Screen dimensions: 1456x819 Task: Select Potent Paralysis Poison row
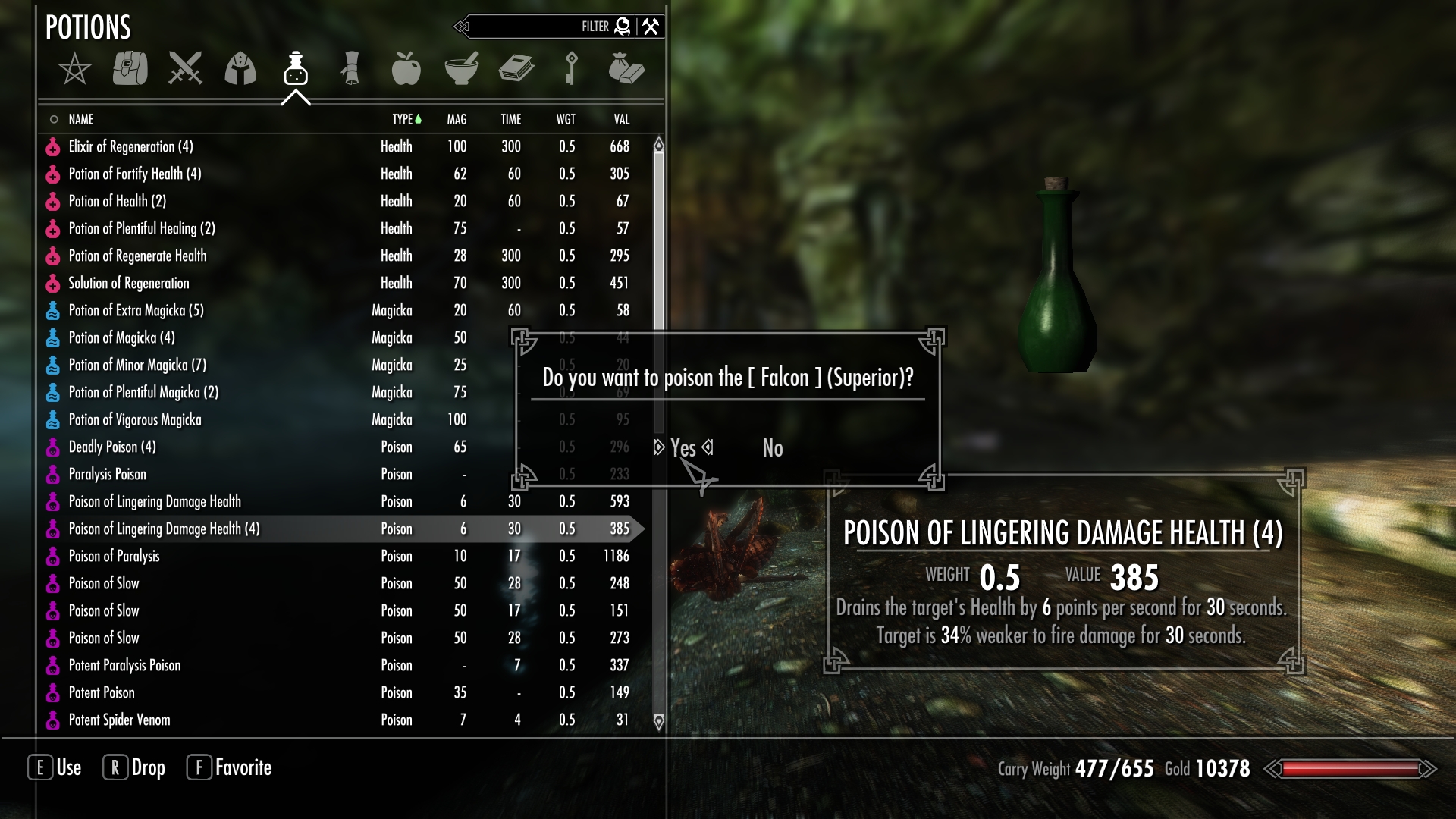124,665
